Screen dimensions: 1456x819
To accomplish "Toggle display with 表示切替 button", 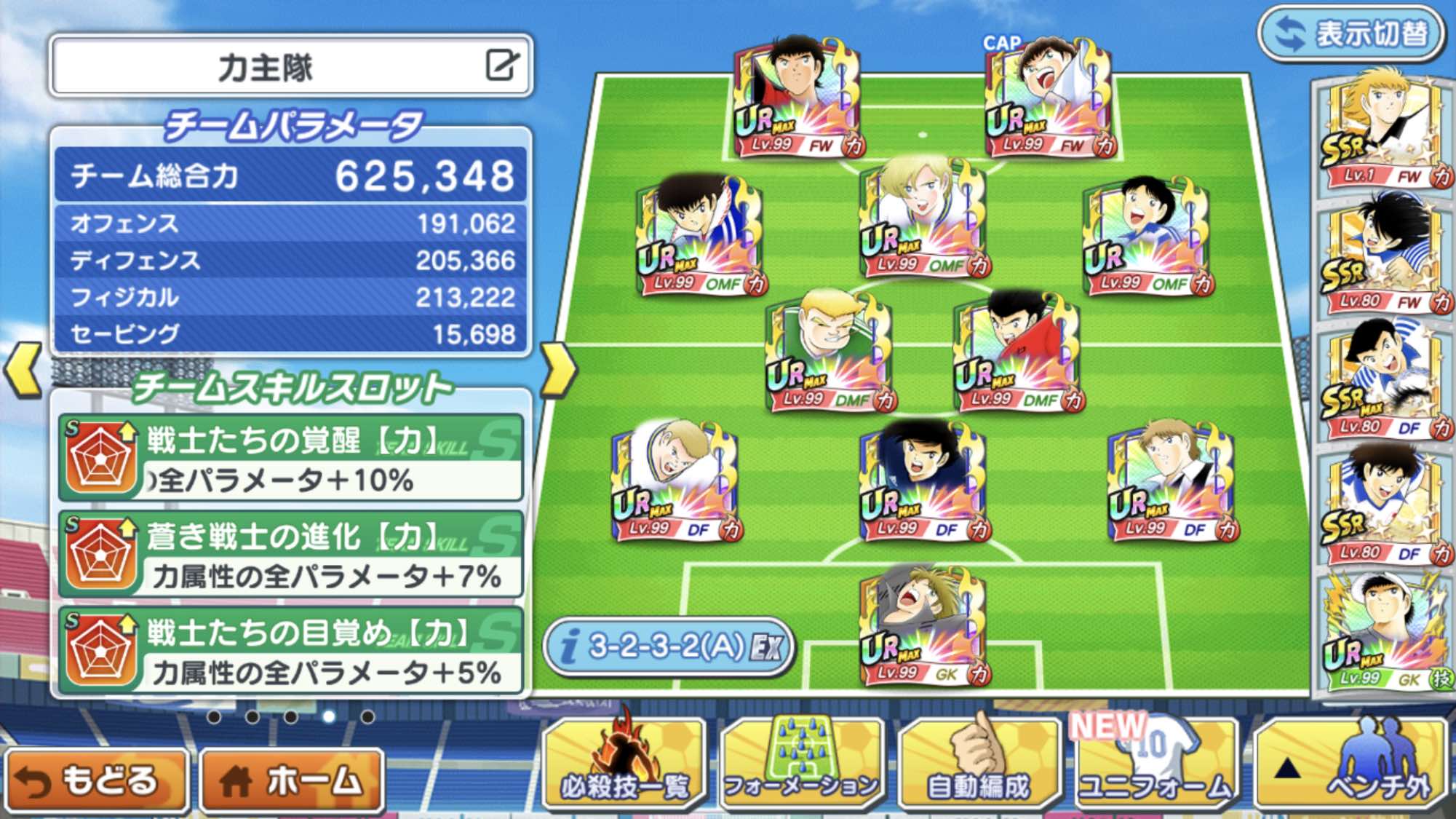I will tap(1351, 33).
